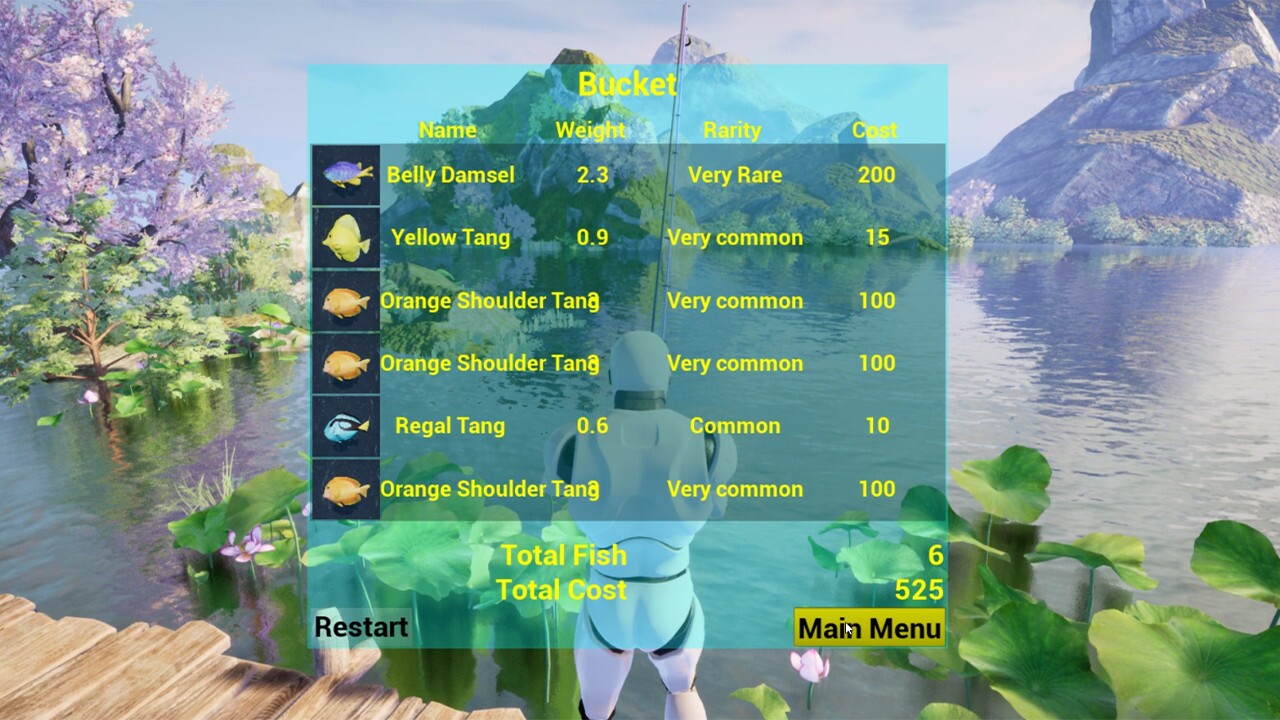Select the blue fish image in row one
The image size is (1280, 720).
coord(345,174)
